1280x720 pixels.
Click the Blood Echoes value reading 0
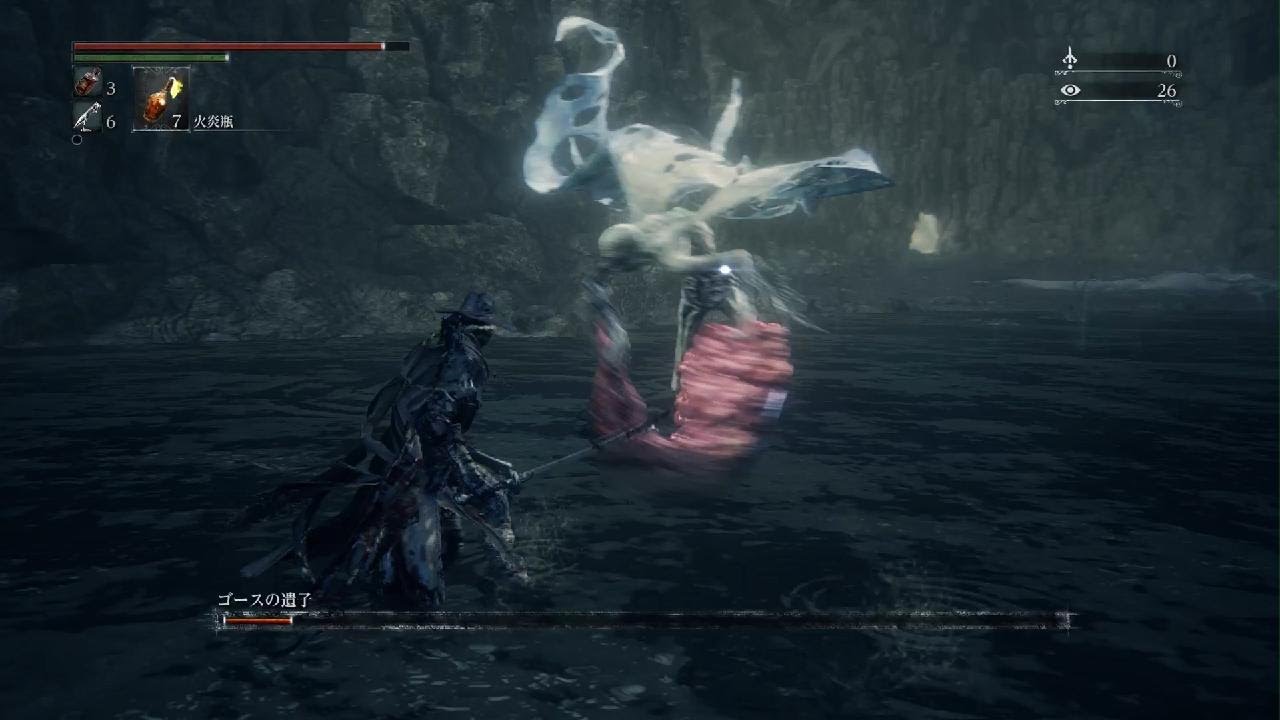tap(1172, 61)
